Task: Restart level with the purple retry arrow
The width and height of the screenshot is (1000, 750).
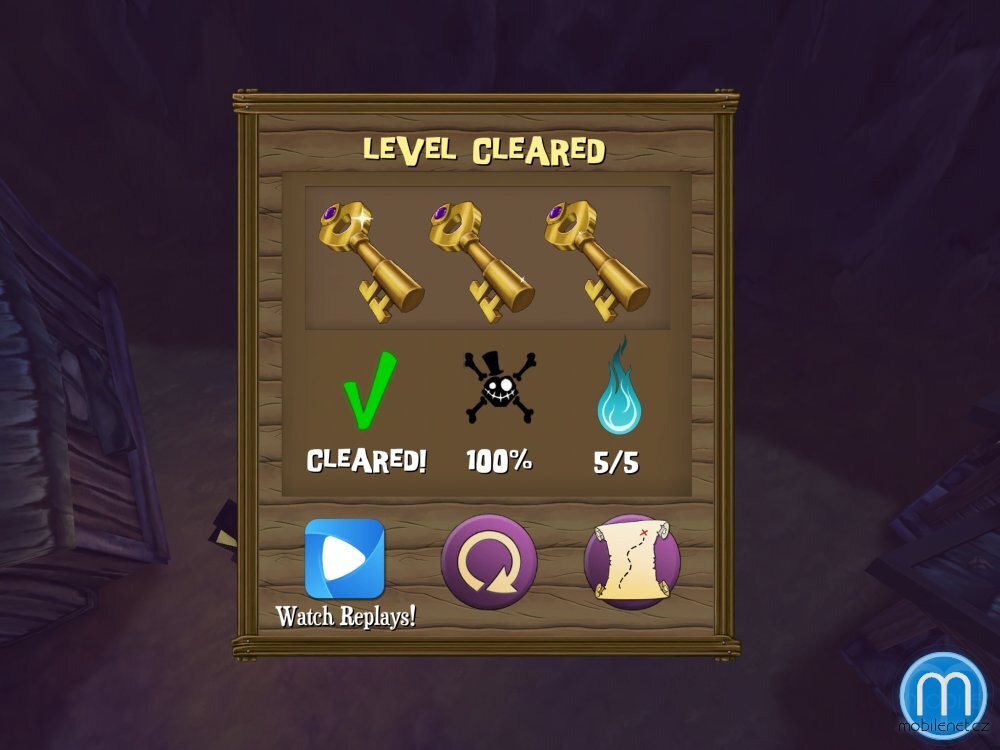Action: [x=489, y=562]
